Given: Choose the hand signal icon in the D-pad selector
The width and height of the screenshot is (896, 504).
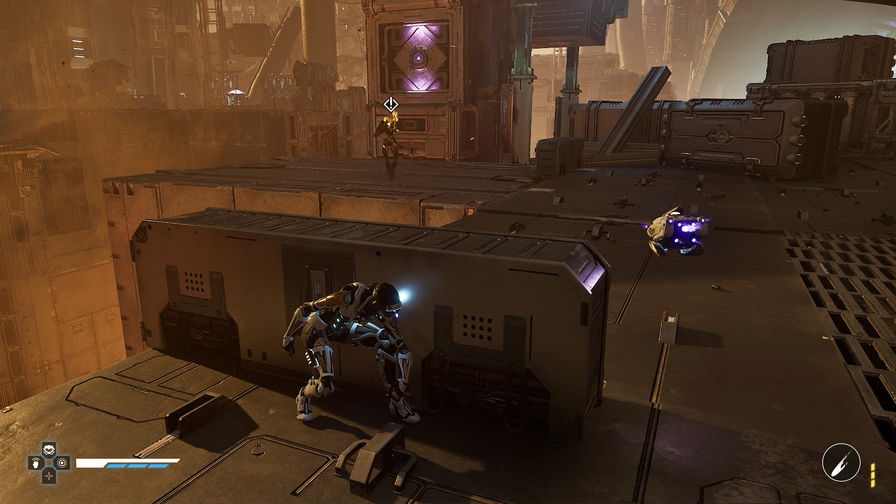Looking at the screenshot, I should tap(35, 463).
